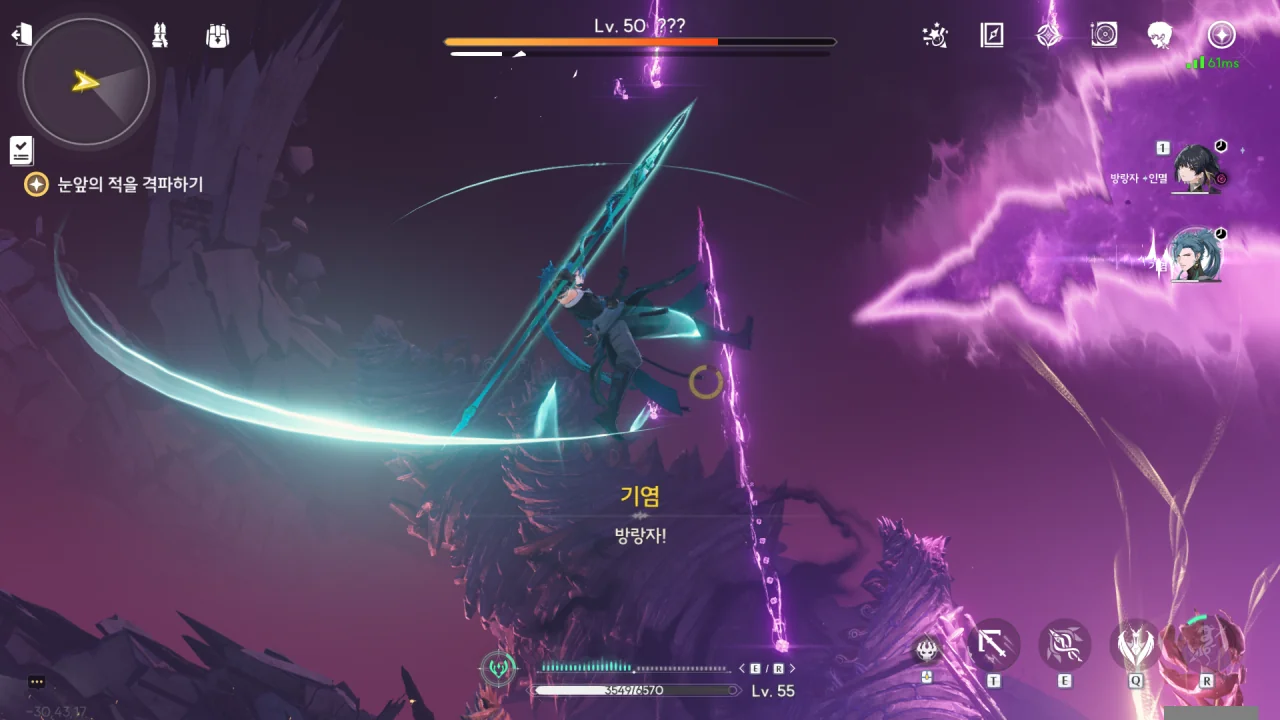
Task: Activate the dragon resonance liberation
Action: [1207, 646]
